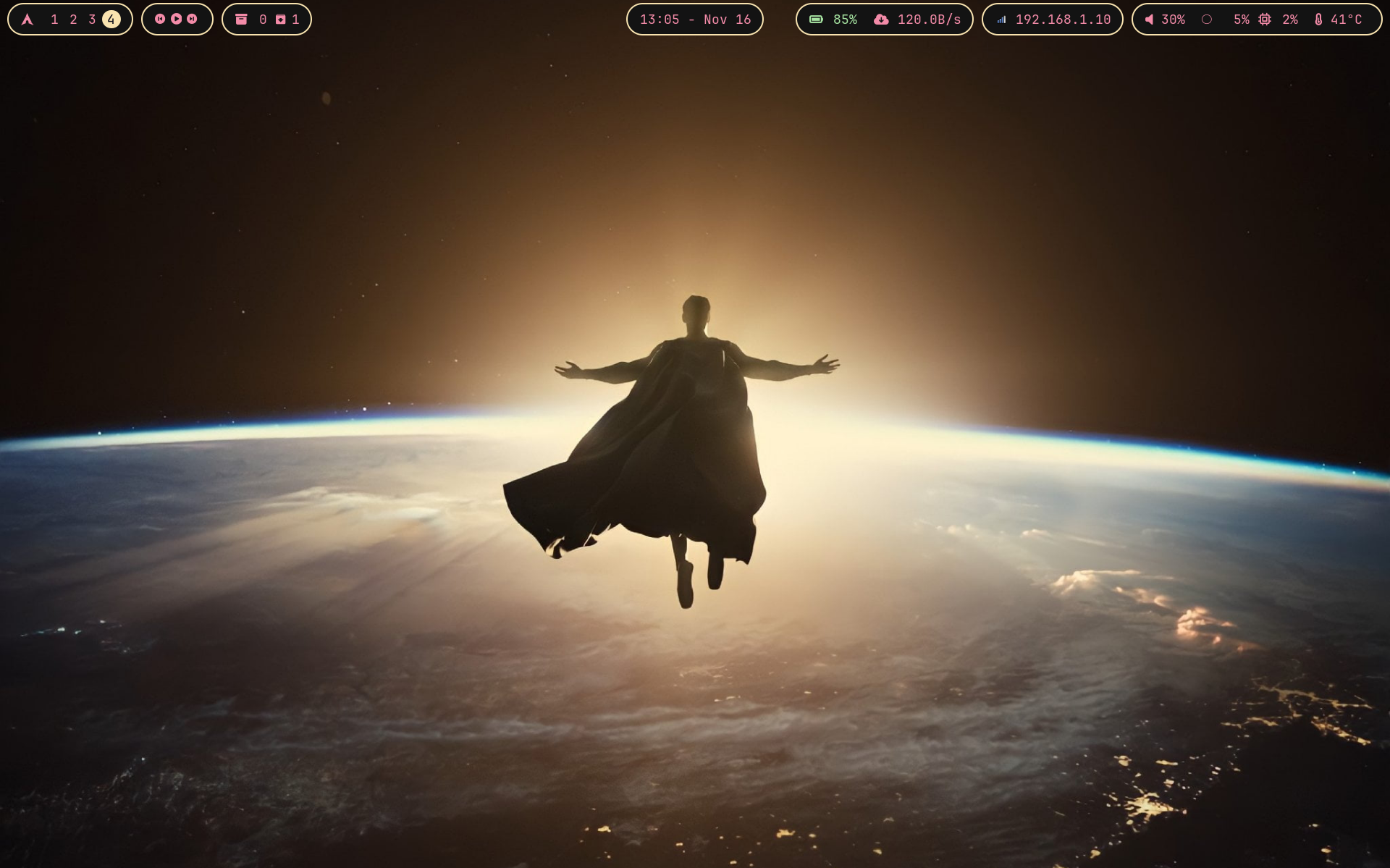The image size is (1390, 868).
Task: Click the thermometer temperature icon
Action: 1319,20
